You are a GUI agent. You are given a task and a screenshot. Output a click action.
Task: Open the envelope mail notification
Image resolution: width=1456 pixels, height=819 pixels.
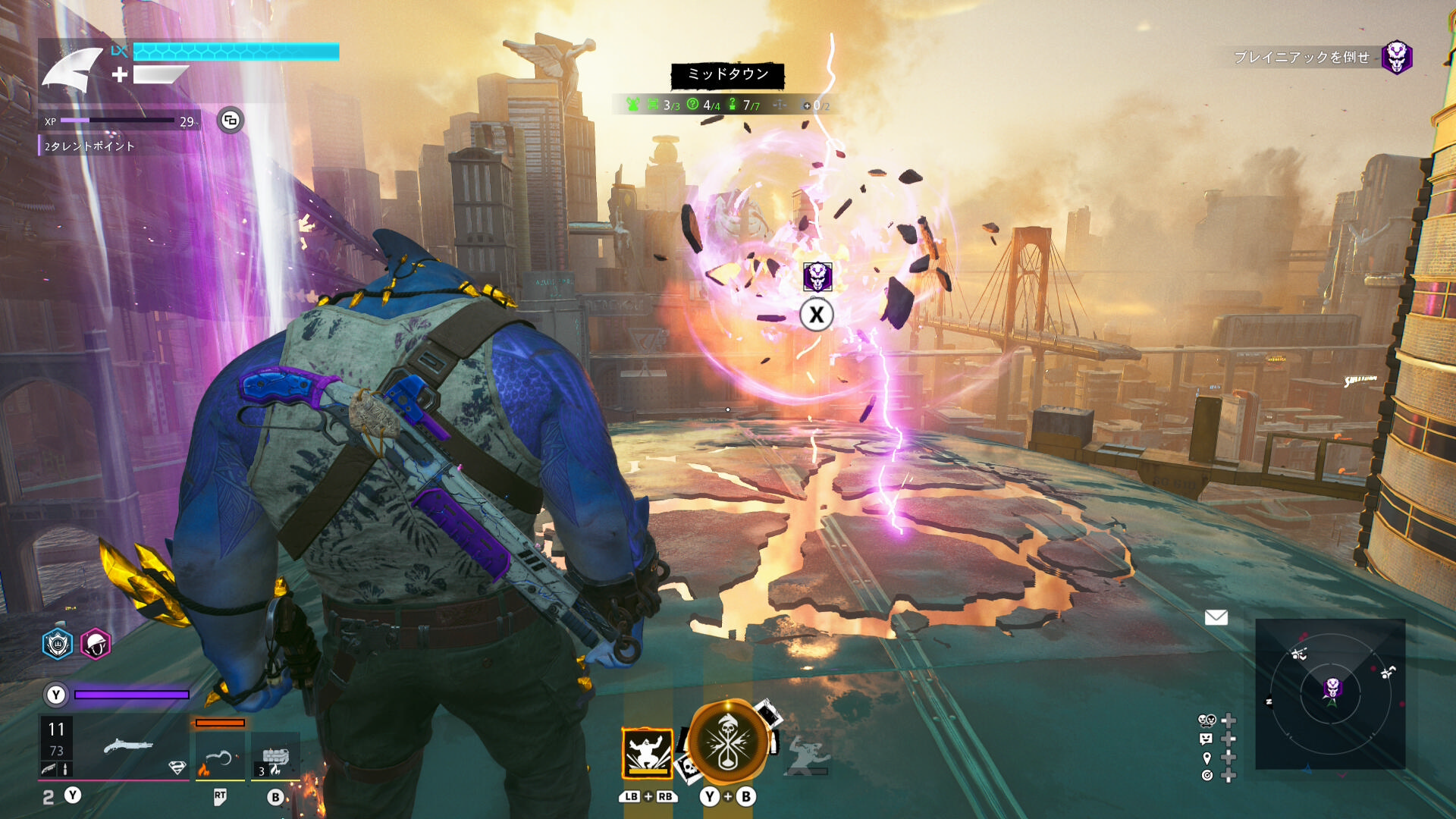(x=1216, y=617)
